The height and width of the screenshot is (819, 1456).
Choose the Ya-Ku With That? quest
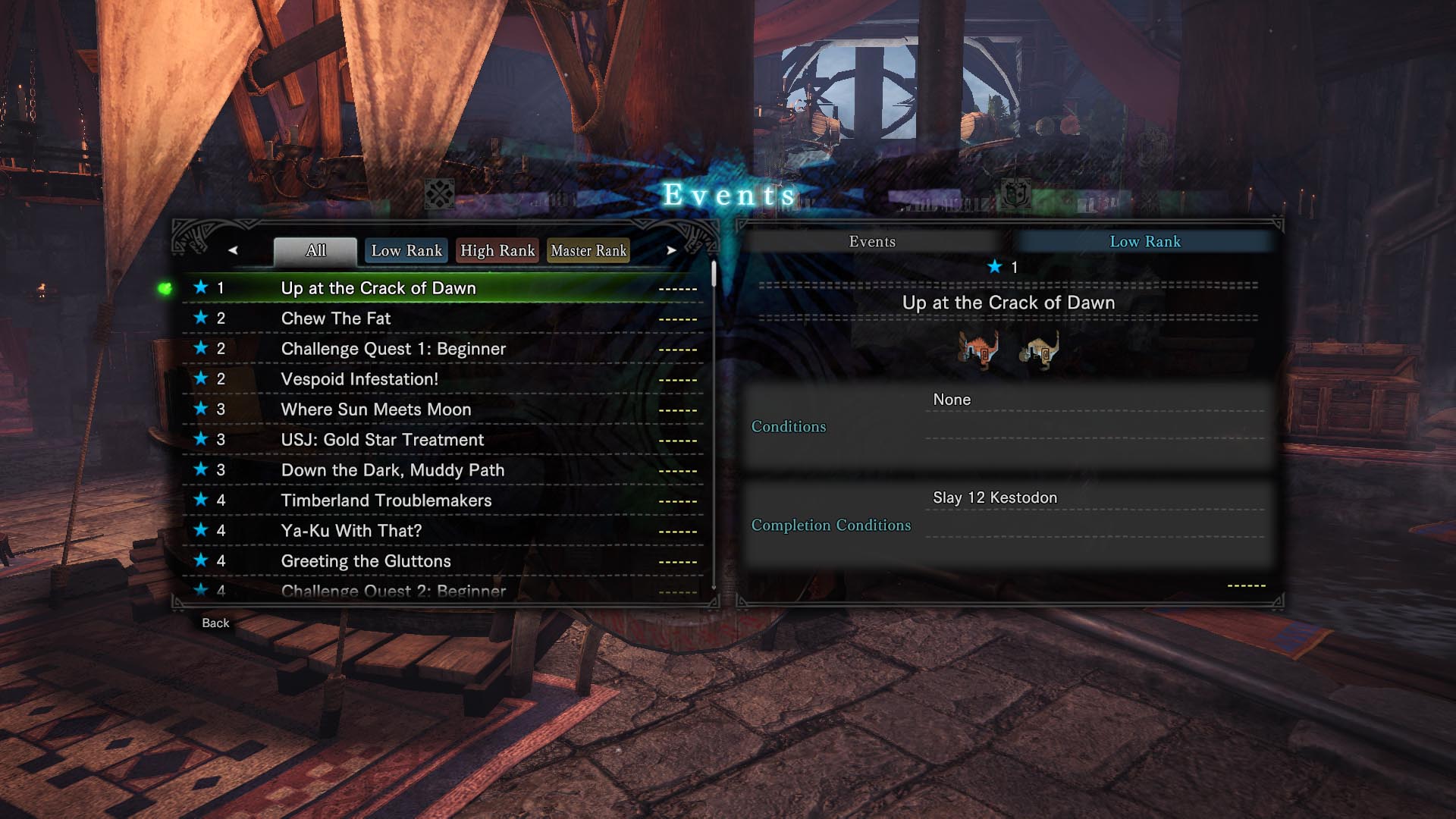[x=351, y=531]
